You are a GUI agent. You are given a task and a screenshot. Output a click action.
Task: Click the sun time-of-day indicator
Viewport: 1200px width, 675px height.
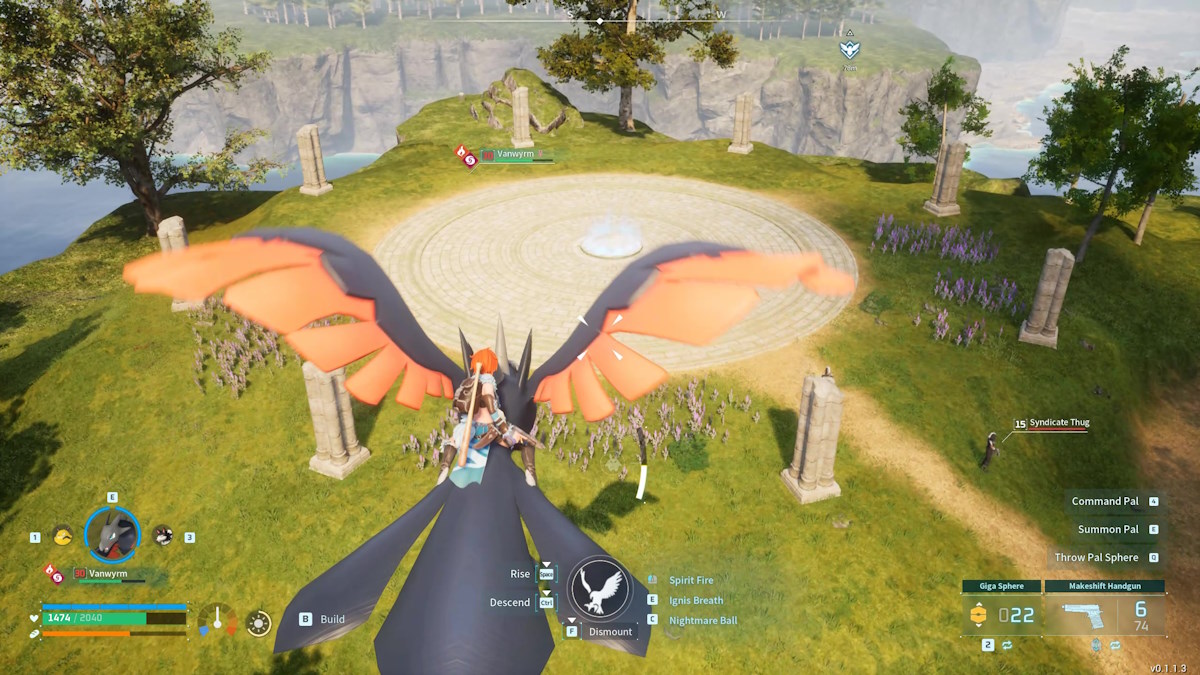click(259, 623)
